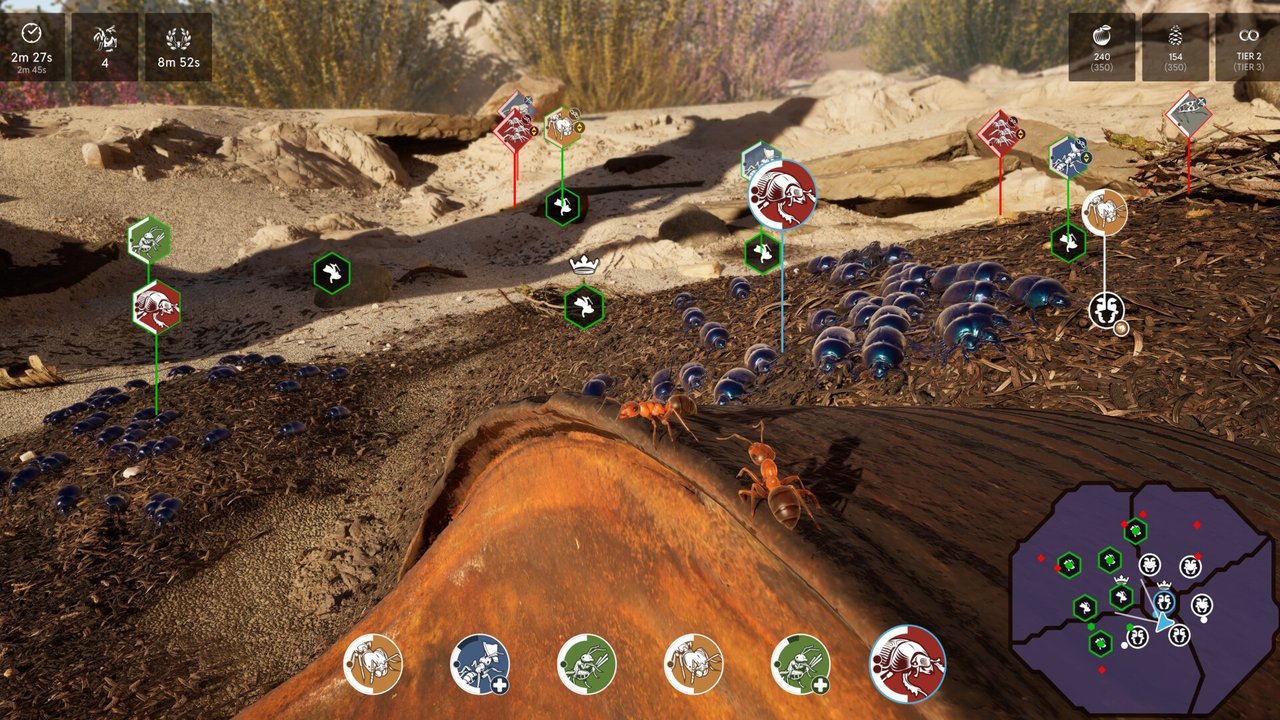Screen dimensions: 1280x720
Task: Select the blue hexagonal warrior legion marker
Action: tap(1069, 157)
